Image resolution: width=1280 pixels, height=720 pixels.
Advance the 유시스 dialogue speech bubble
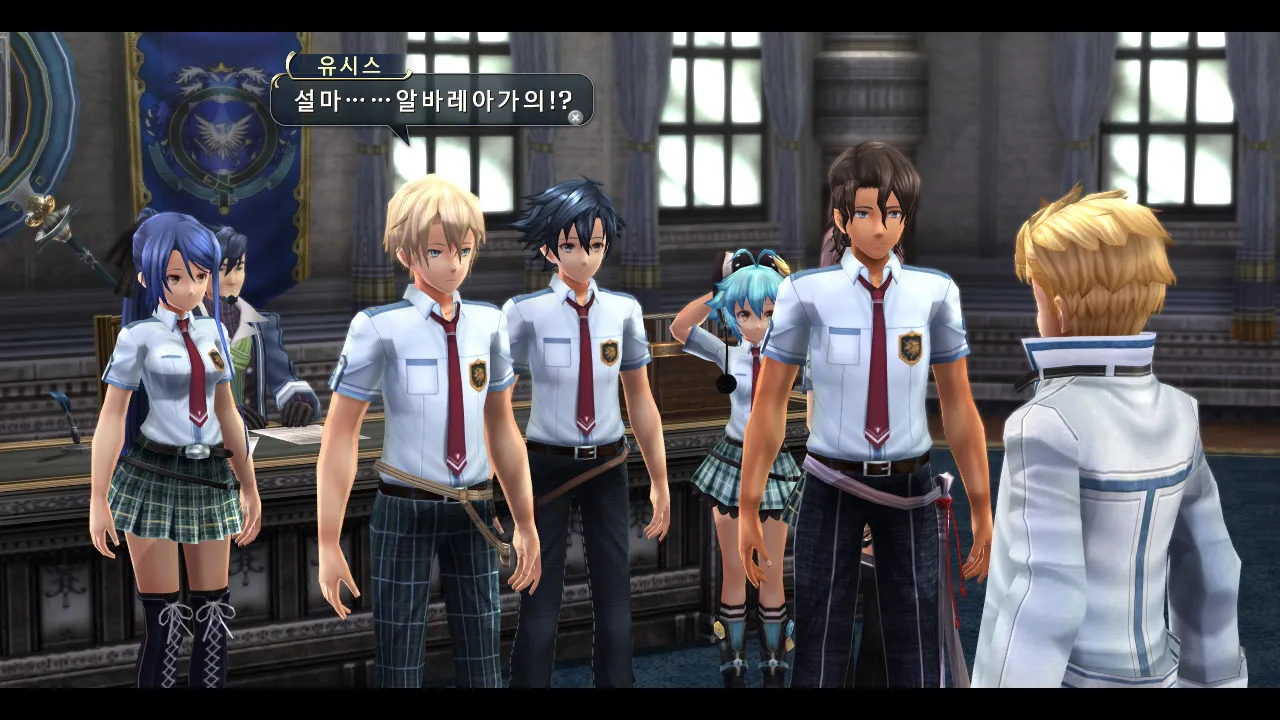(x=575, y=117)
